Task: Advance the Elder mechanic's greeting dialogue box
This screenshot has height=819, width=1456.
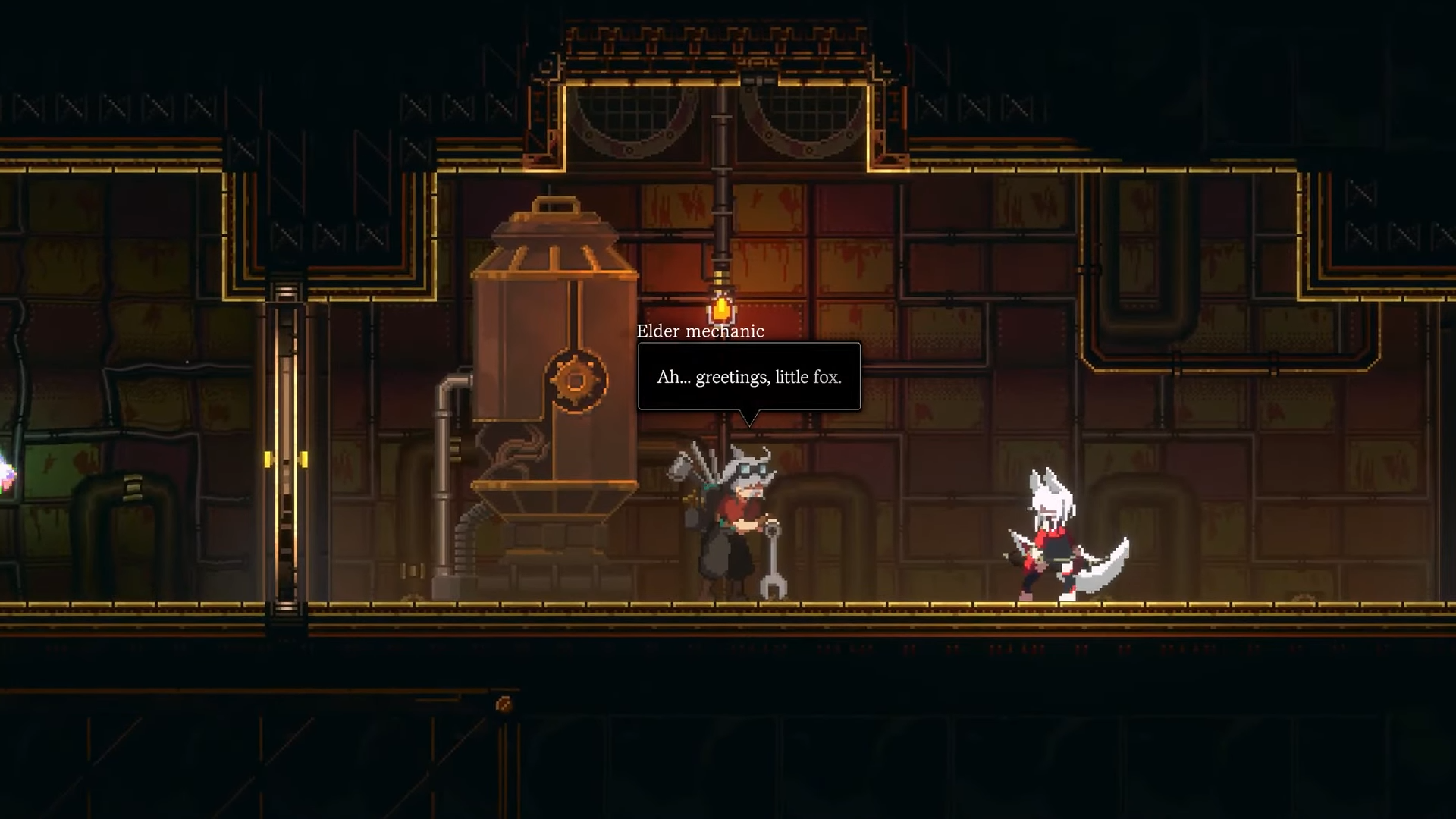Action: [748, 377]
